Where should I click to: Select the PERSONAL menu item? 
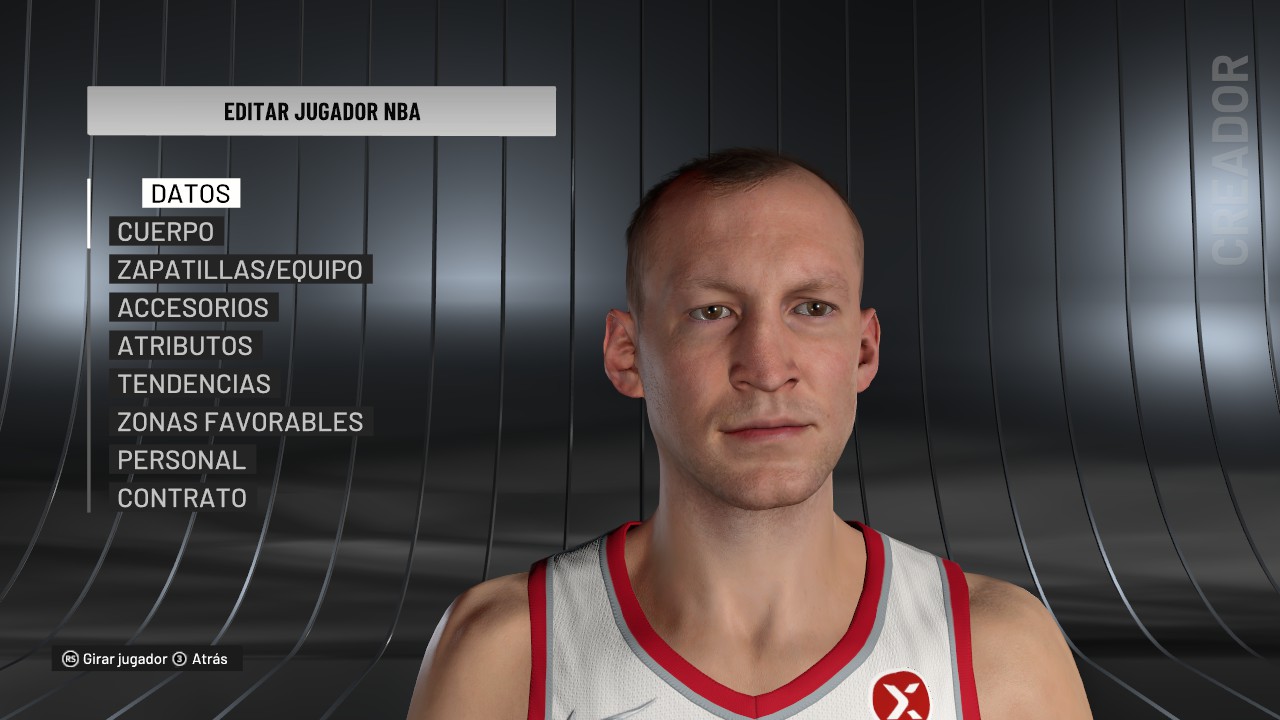coord(181,460)
